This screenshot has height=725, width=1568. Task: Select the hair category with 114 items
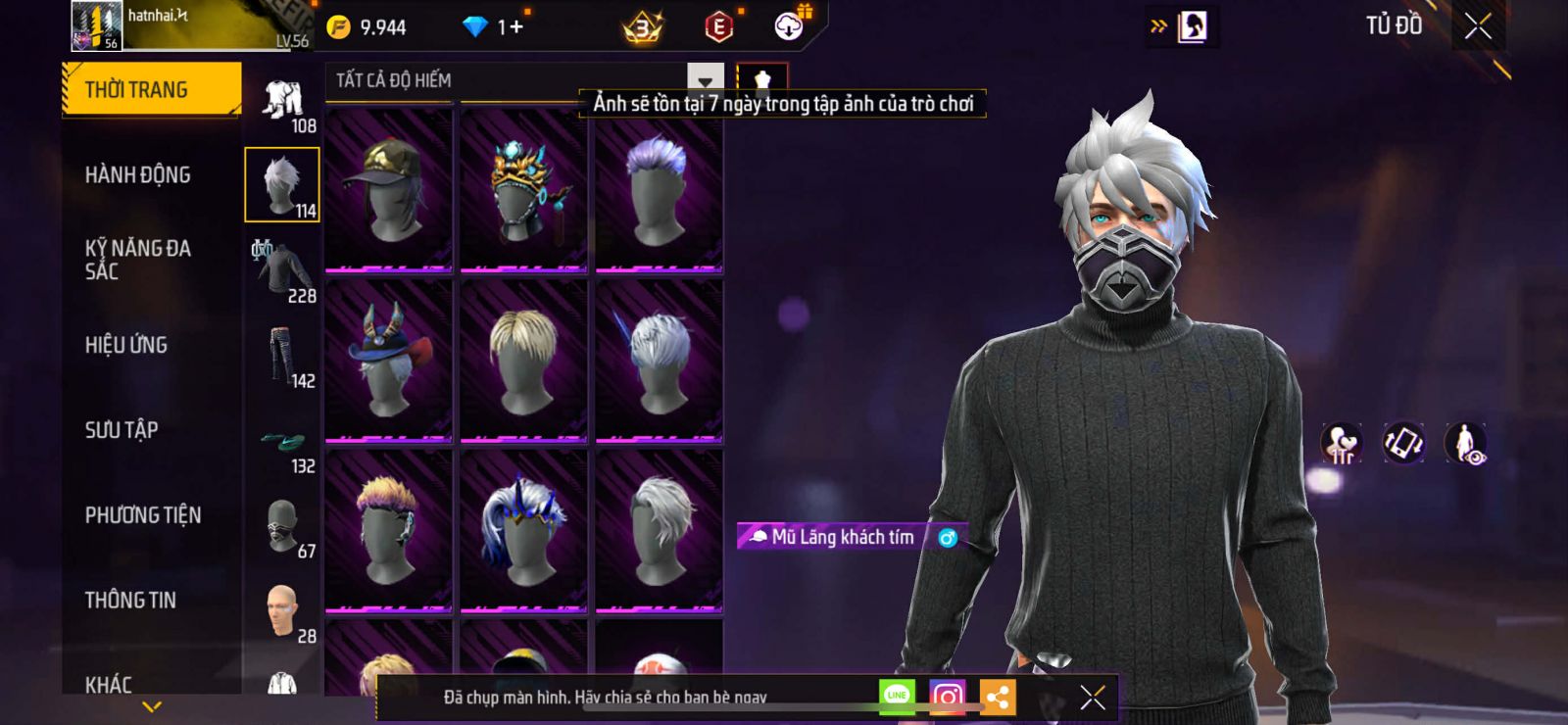point(282,184)
